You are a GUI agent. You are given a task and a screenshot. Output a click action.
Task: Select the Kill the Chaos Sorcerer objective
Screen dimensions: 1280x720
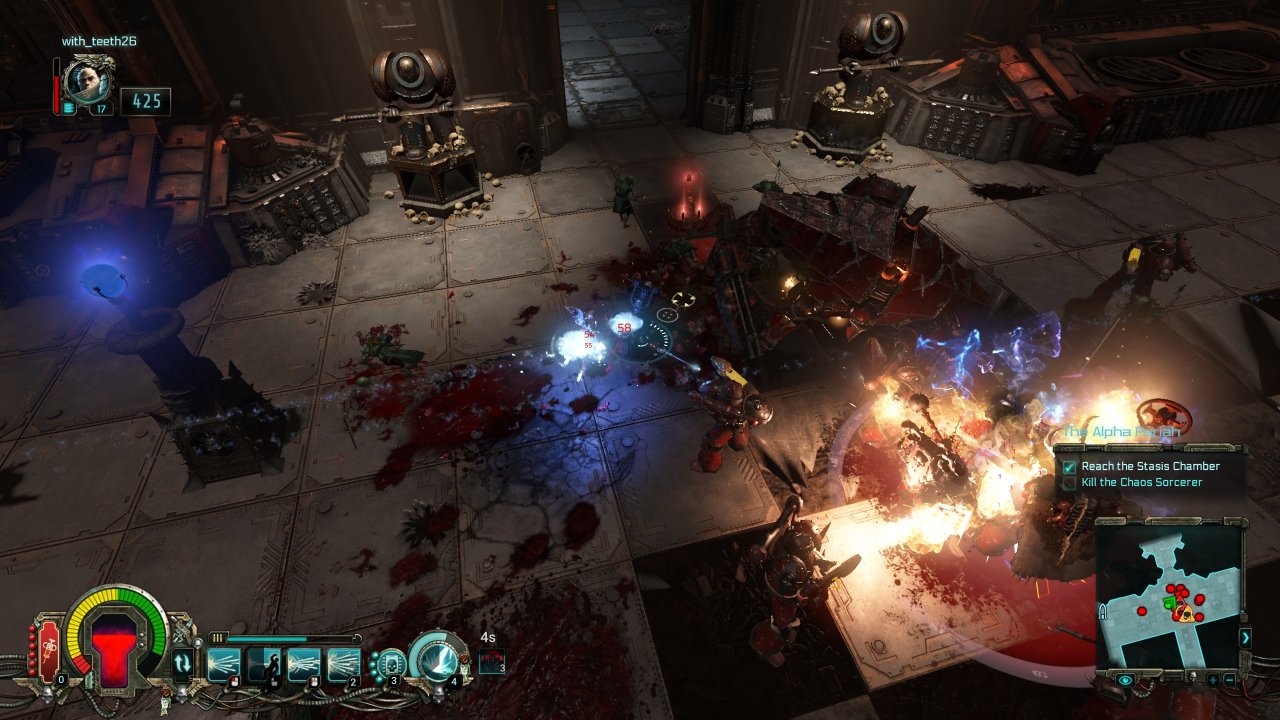(1142, 482)
